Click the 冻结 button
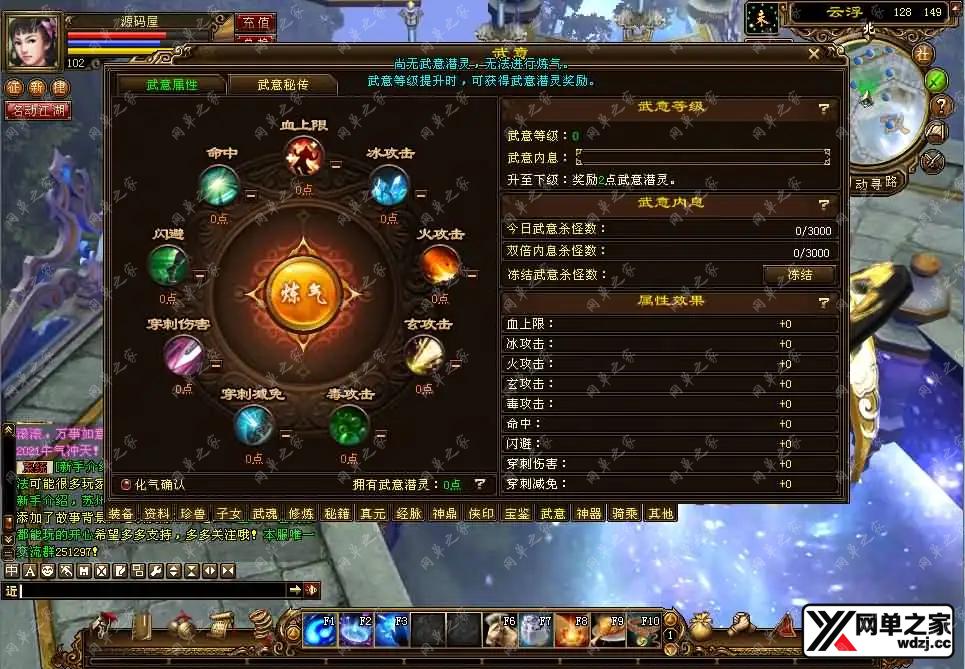 coord(799,275)
